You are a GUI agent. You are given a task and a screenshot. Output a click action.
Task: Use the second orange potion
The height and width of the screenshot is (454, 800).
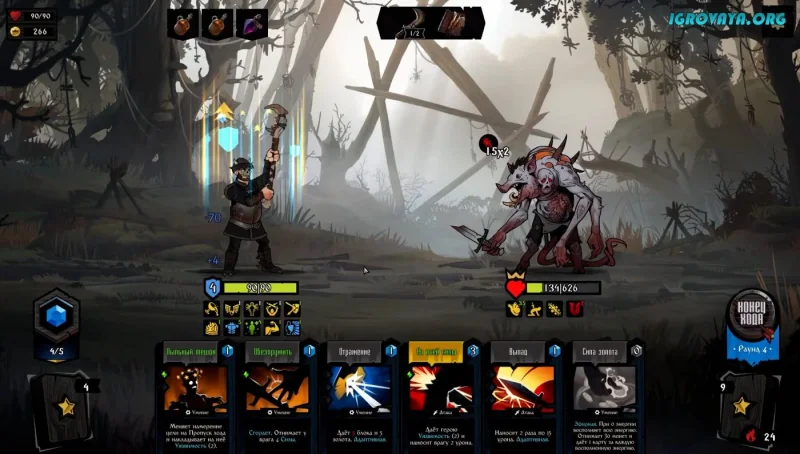click(x=217, y=22)
